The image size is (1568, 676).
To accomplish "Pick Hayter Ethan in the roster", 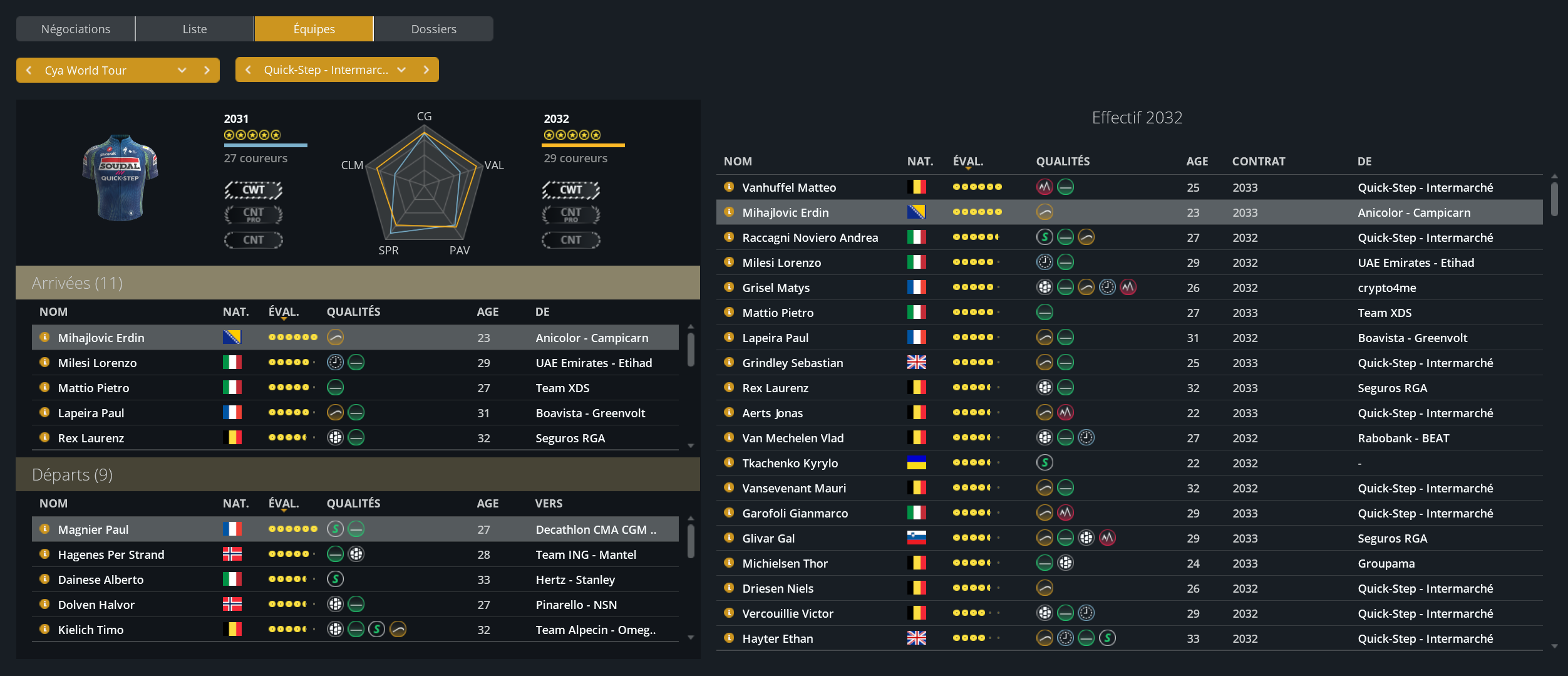I will tap(777, 638).
